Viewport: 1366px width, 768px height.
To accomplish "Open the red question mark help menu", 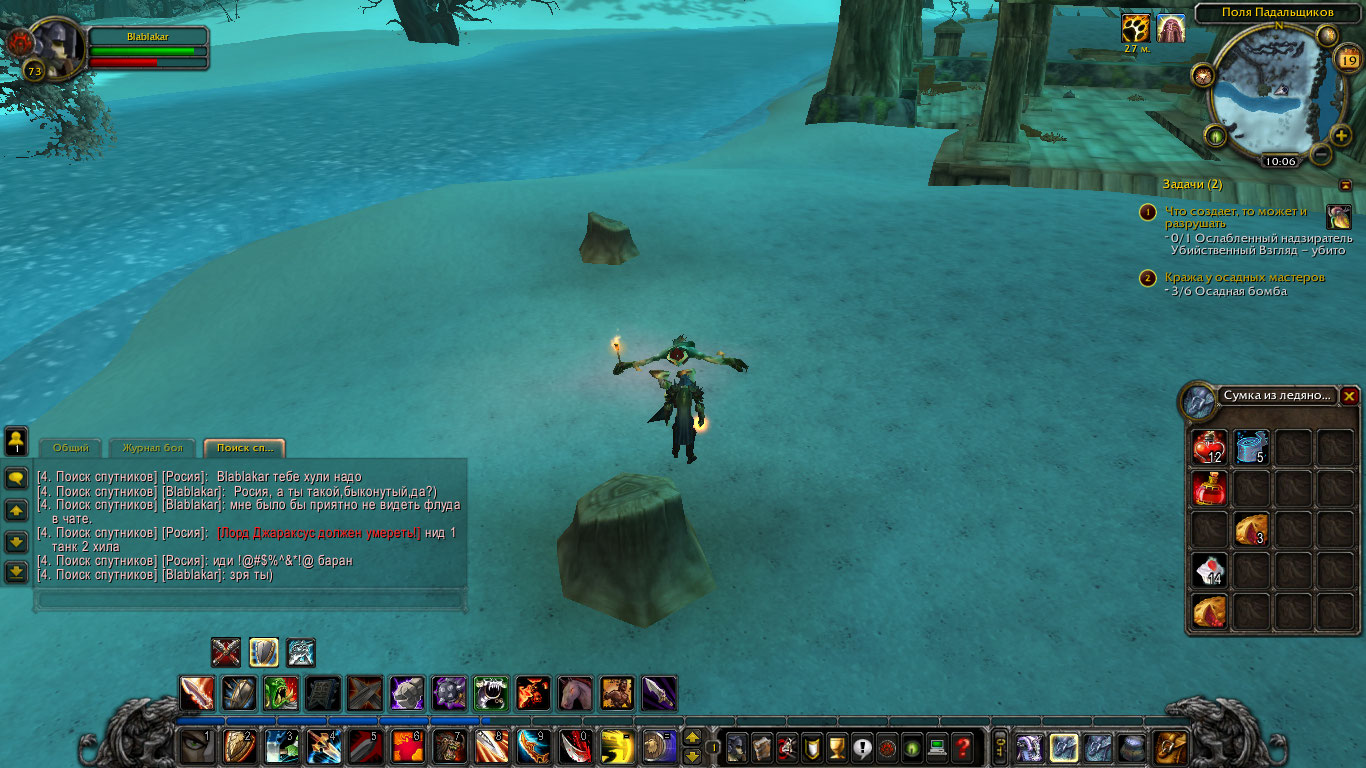I will coord(962,746).
